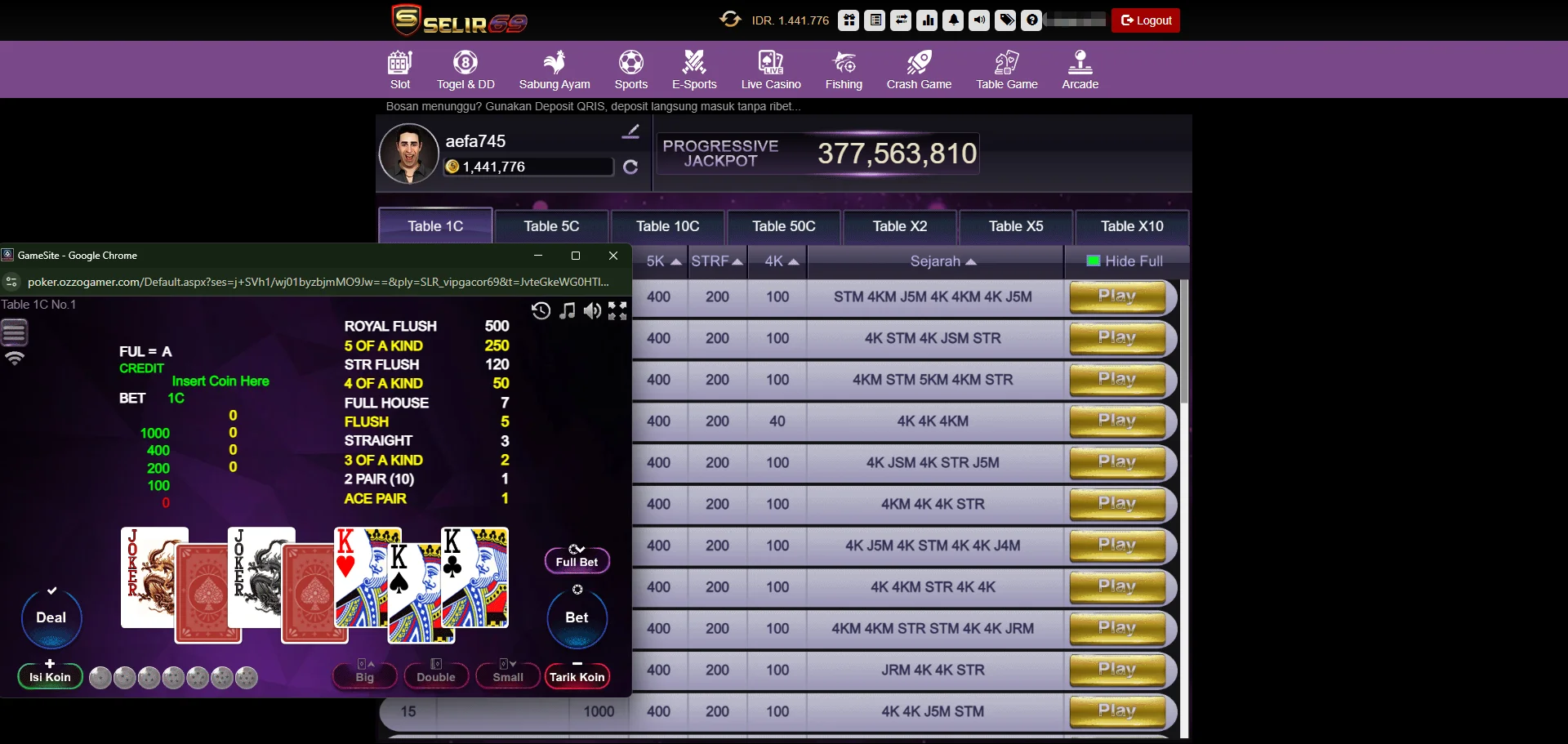Viewport: 1568px width, 744px height.
Task: Open the Live Casino category
Action: [771, 69]
